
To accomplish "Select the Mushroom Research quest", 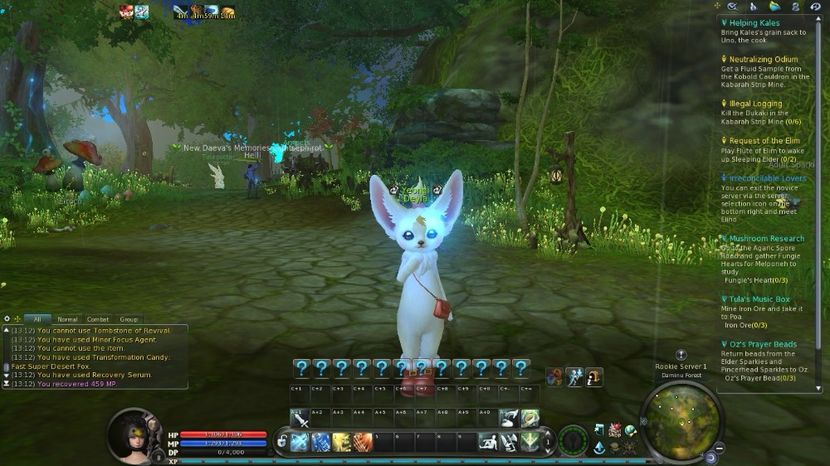I will point(766,239).
